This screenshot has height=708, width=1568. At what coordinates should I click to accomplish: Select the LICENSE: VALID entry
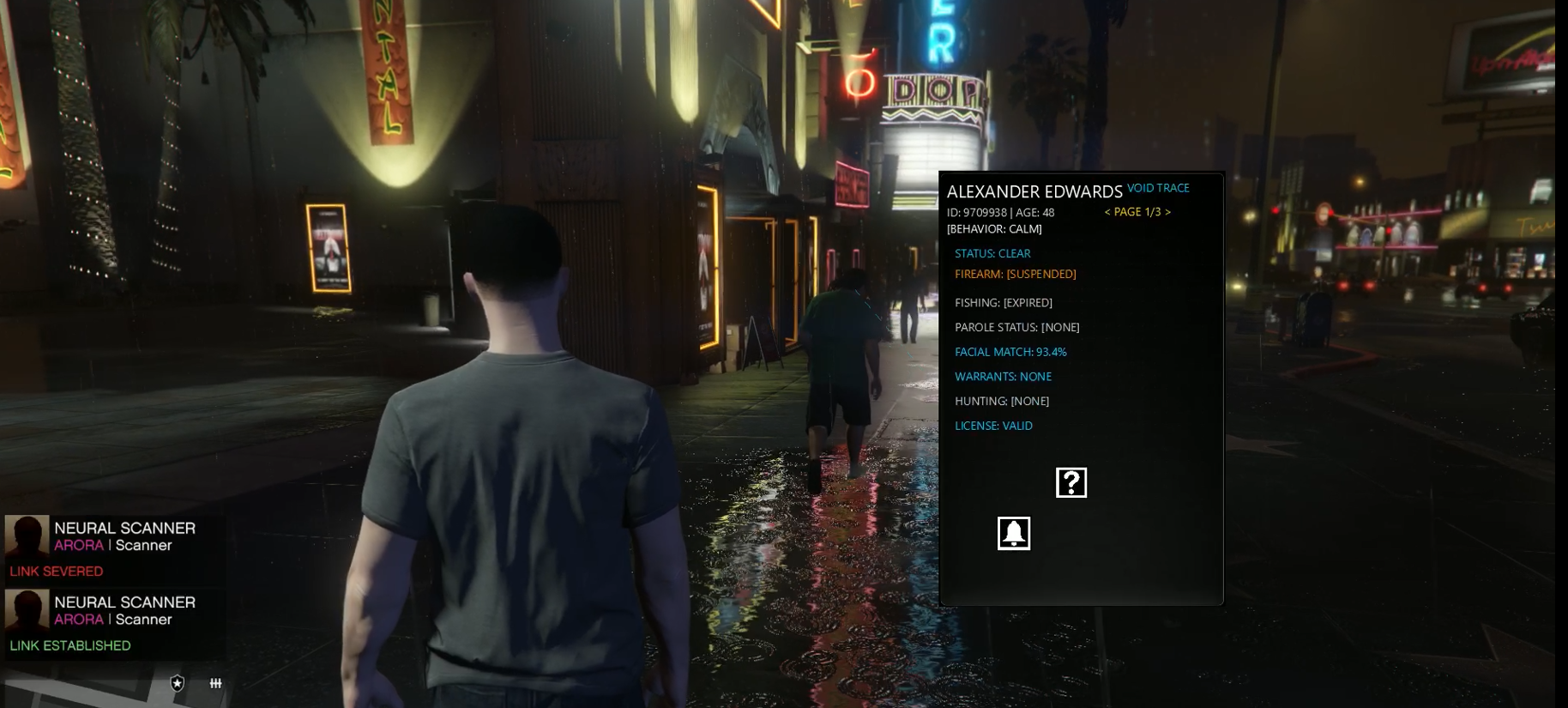coord(993,426)
